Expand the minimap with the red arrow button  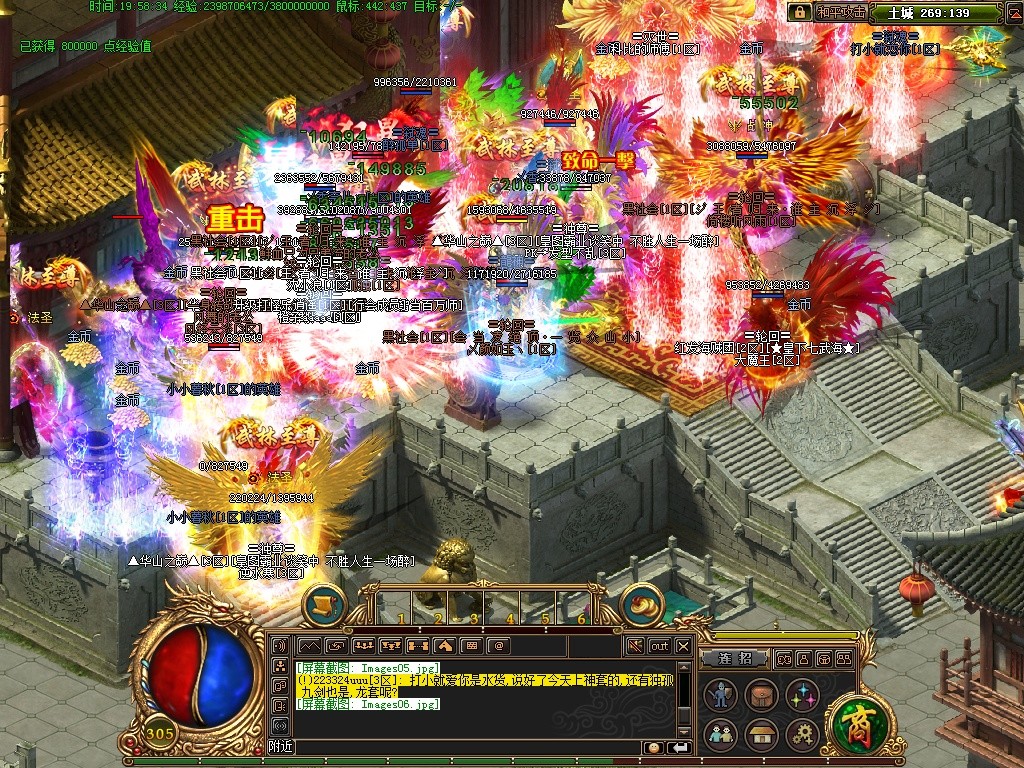(1012, 14)
